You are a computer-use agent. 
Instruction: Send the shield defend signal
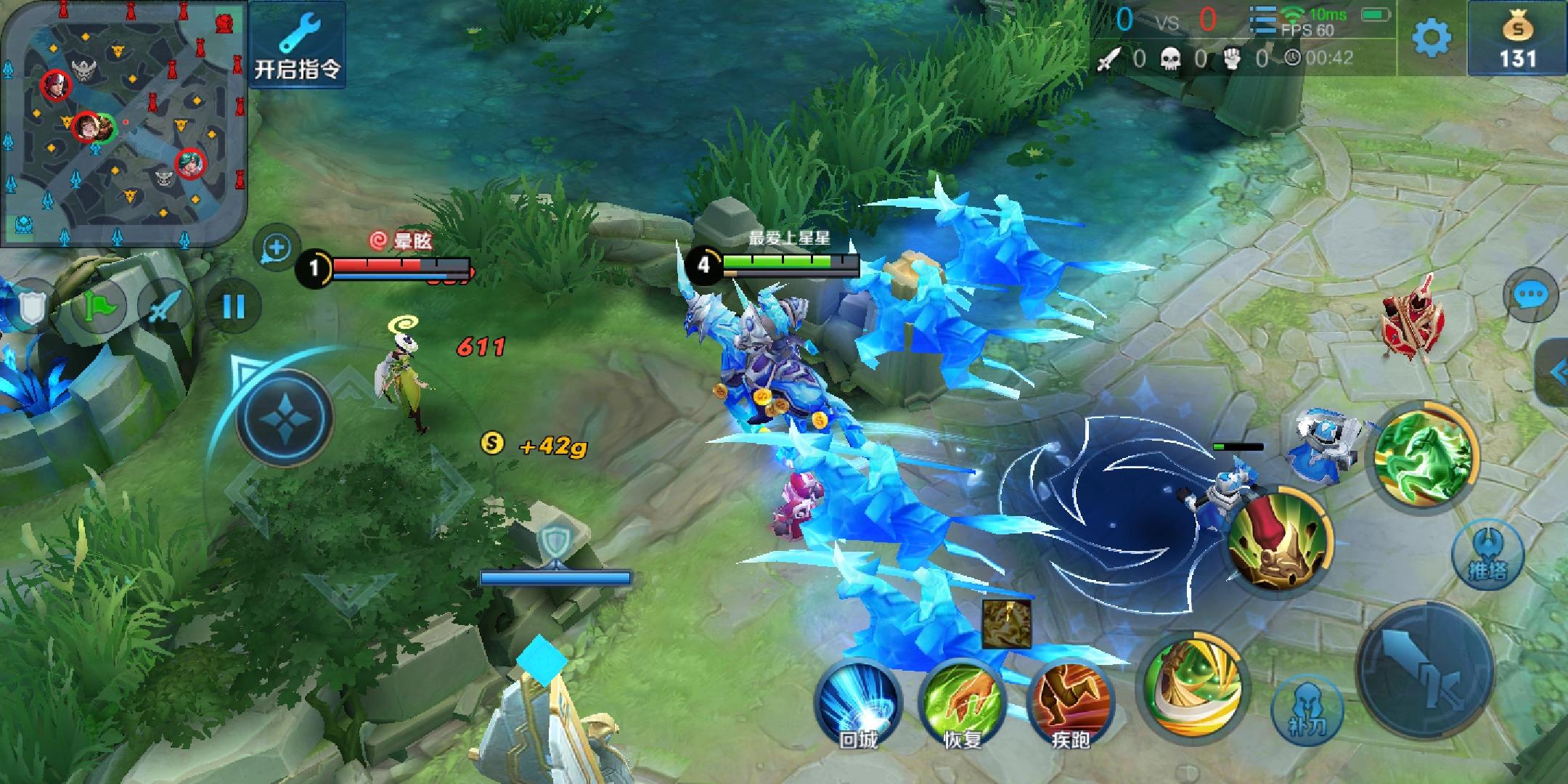[x=30, y=308]
